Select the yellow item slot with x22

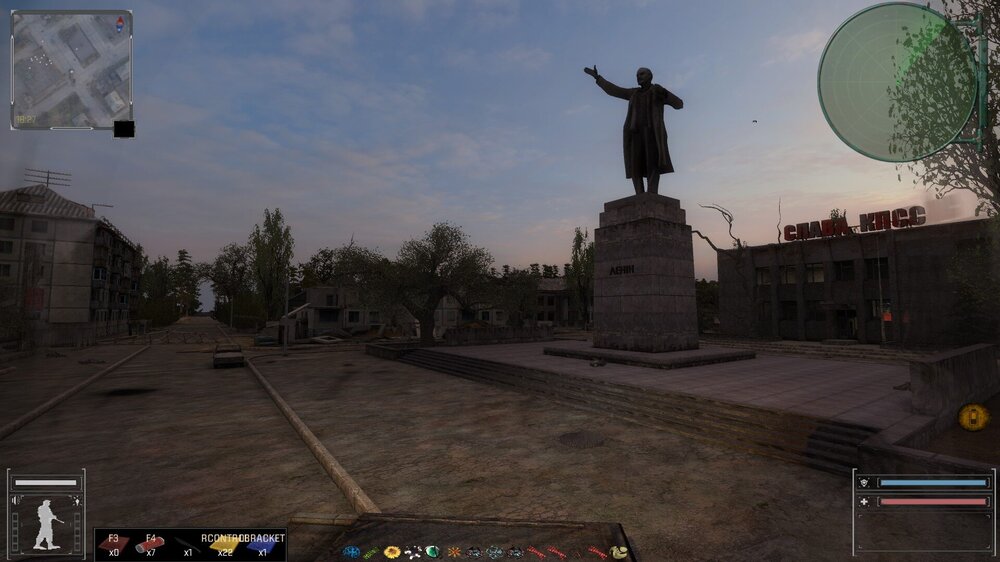coord(225,545)
